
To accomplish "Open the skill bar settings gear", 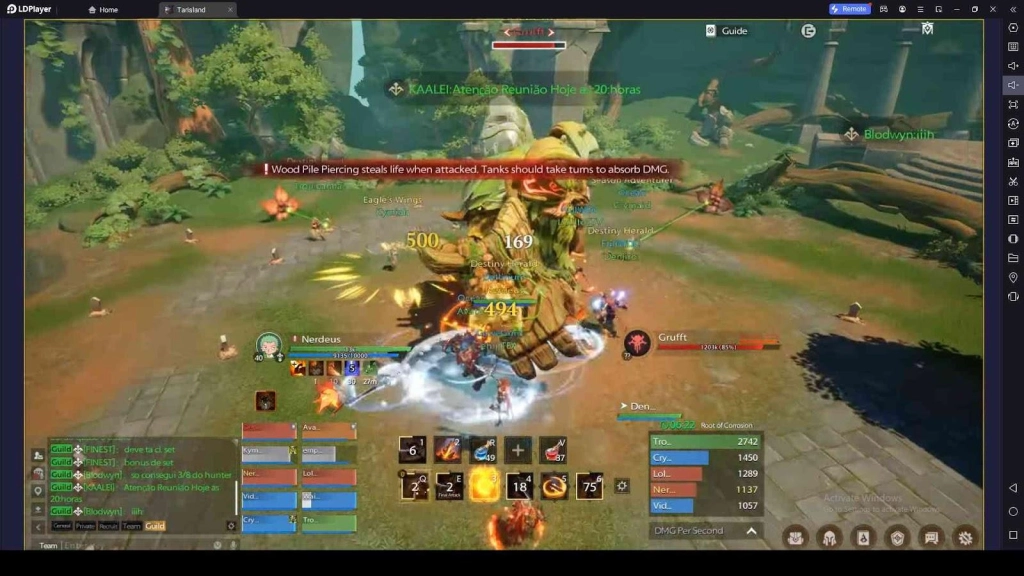I will click(x=622, y=486).
